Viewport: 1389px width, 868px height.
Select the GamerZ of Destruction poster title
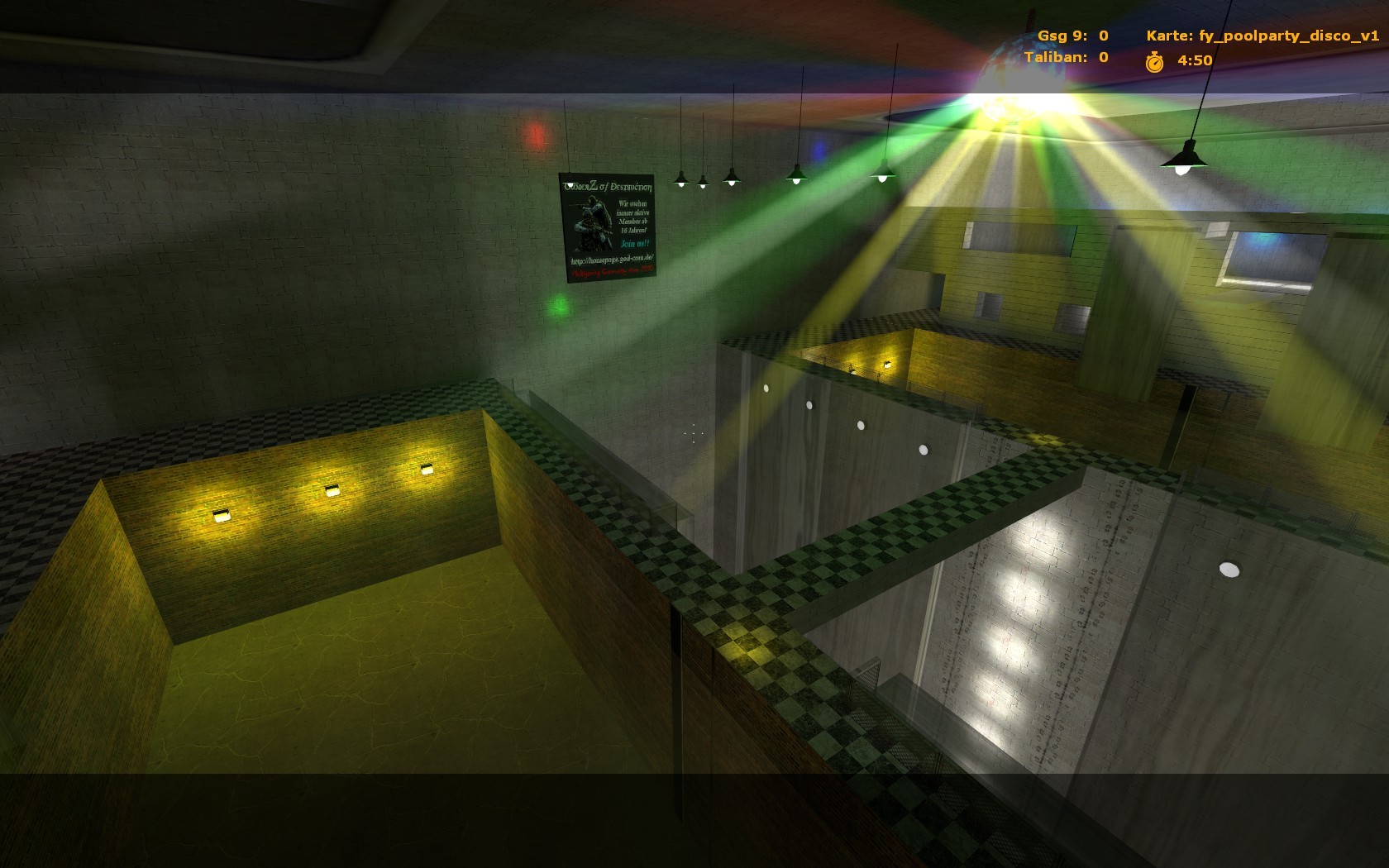point(608,188)
